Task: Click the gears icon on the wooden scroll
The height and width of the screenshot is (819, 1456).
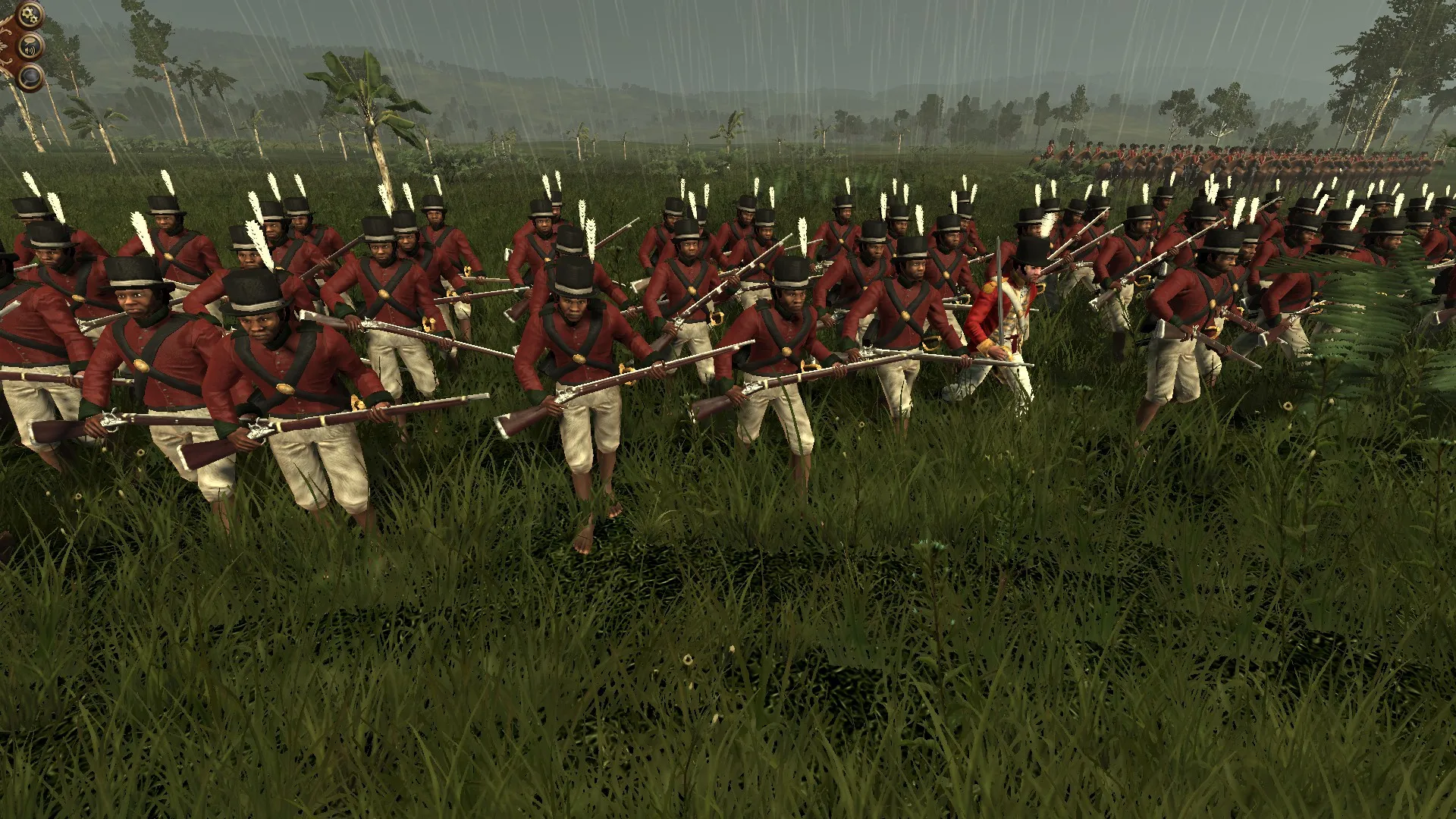Action: (x=29, y=14)
